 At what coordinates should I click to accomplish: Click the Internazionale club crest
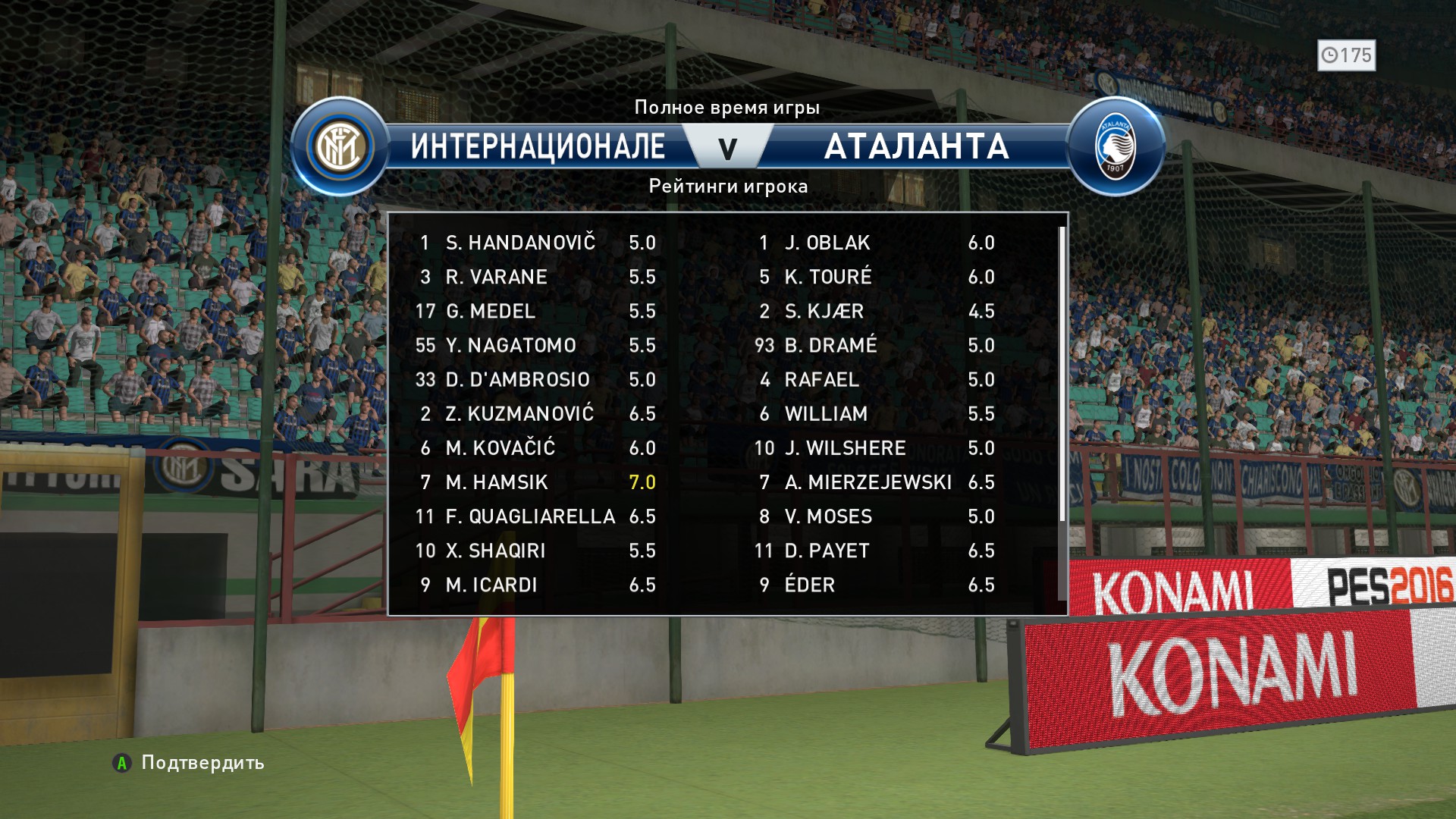tap(340, 147)
